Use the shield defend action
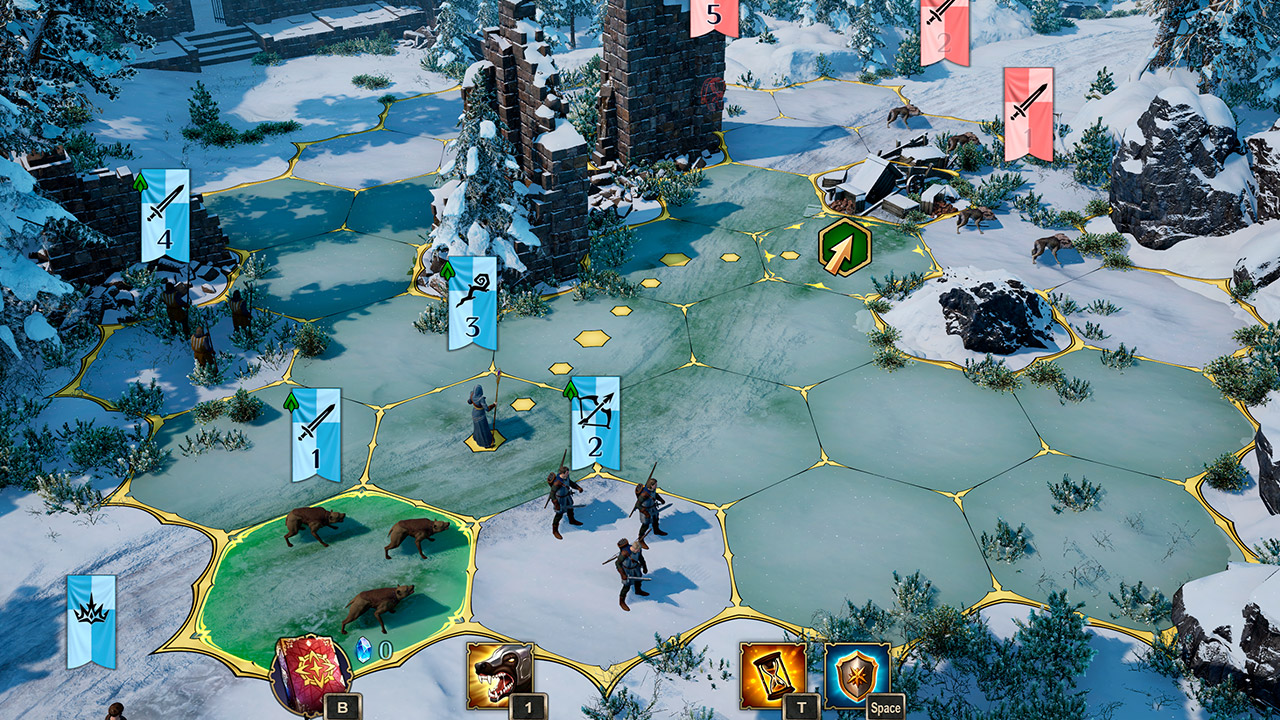The width and height of the screenshot is (1280, 720). pyautogui.click(x=857, y=675)
